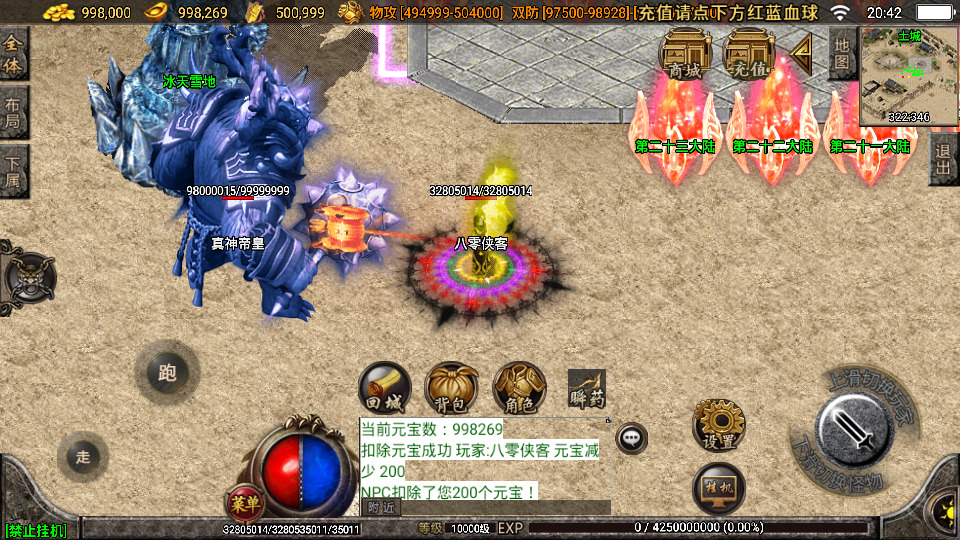This screenshot has height=540, width=960.
Task: Open the 背包 backpack
Action: point(452,387)
